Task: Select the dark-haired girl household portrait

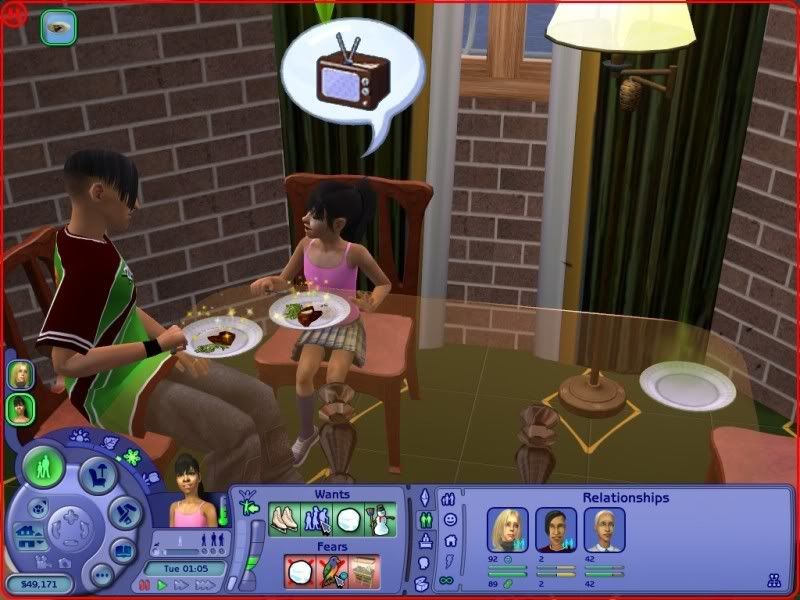Action: (20, 408)
